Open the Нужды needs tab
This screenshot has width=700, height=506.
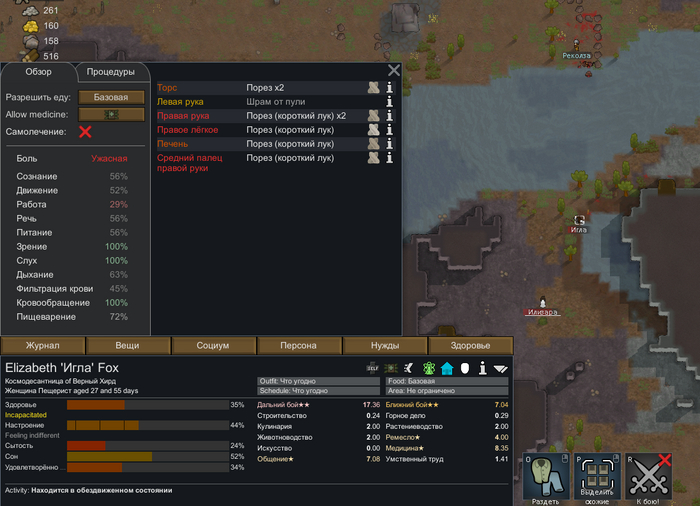coord(385,345)
